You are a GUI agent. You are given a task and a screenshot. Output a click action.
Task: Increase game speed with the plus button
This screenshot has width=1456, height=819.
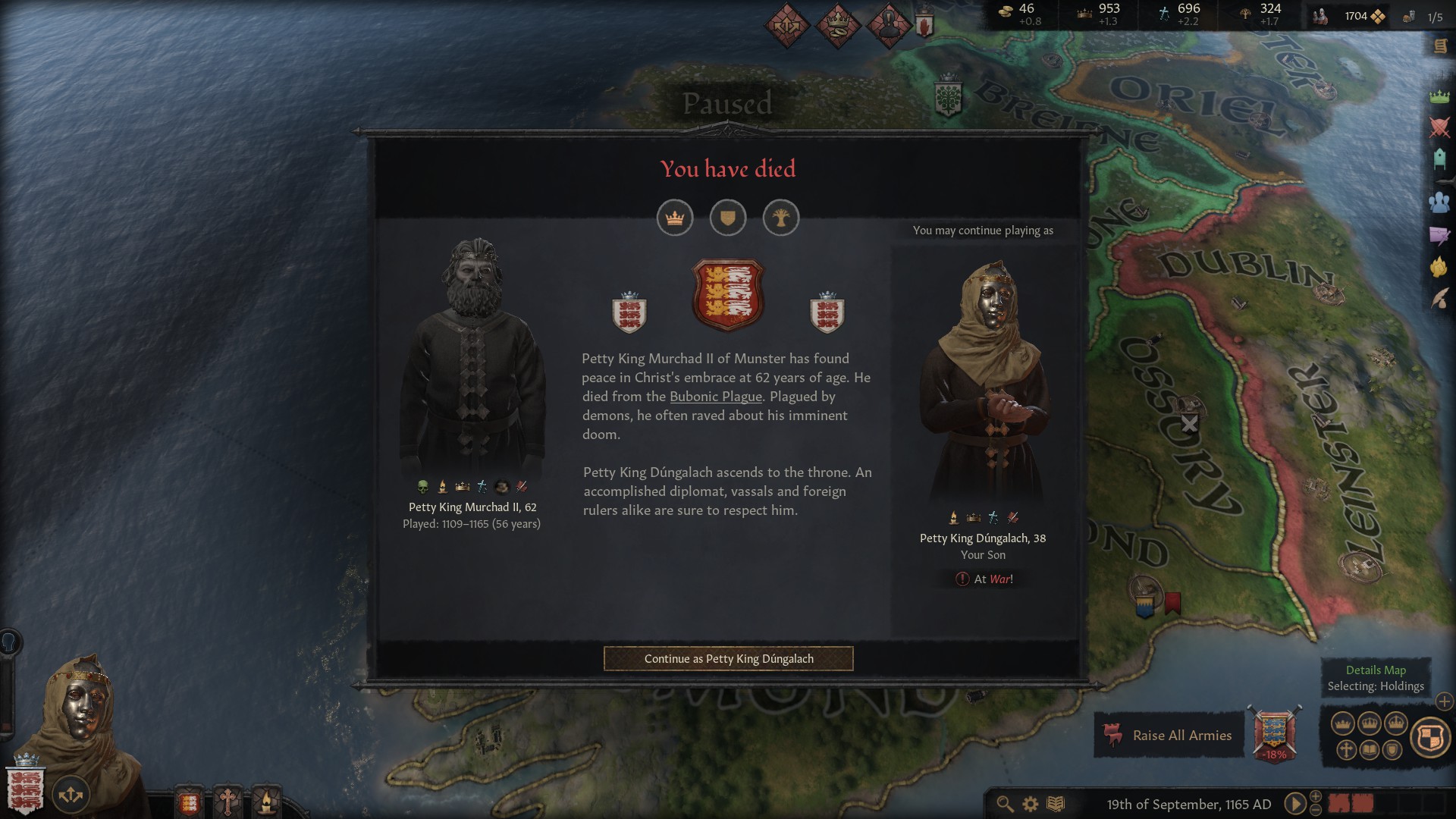tap(1316, 795)
